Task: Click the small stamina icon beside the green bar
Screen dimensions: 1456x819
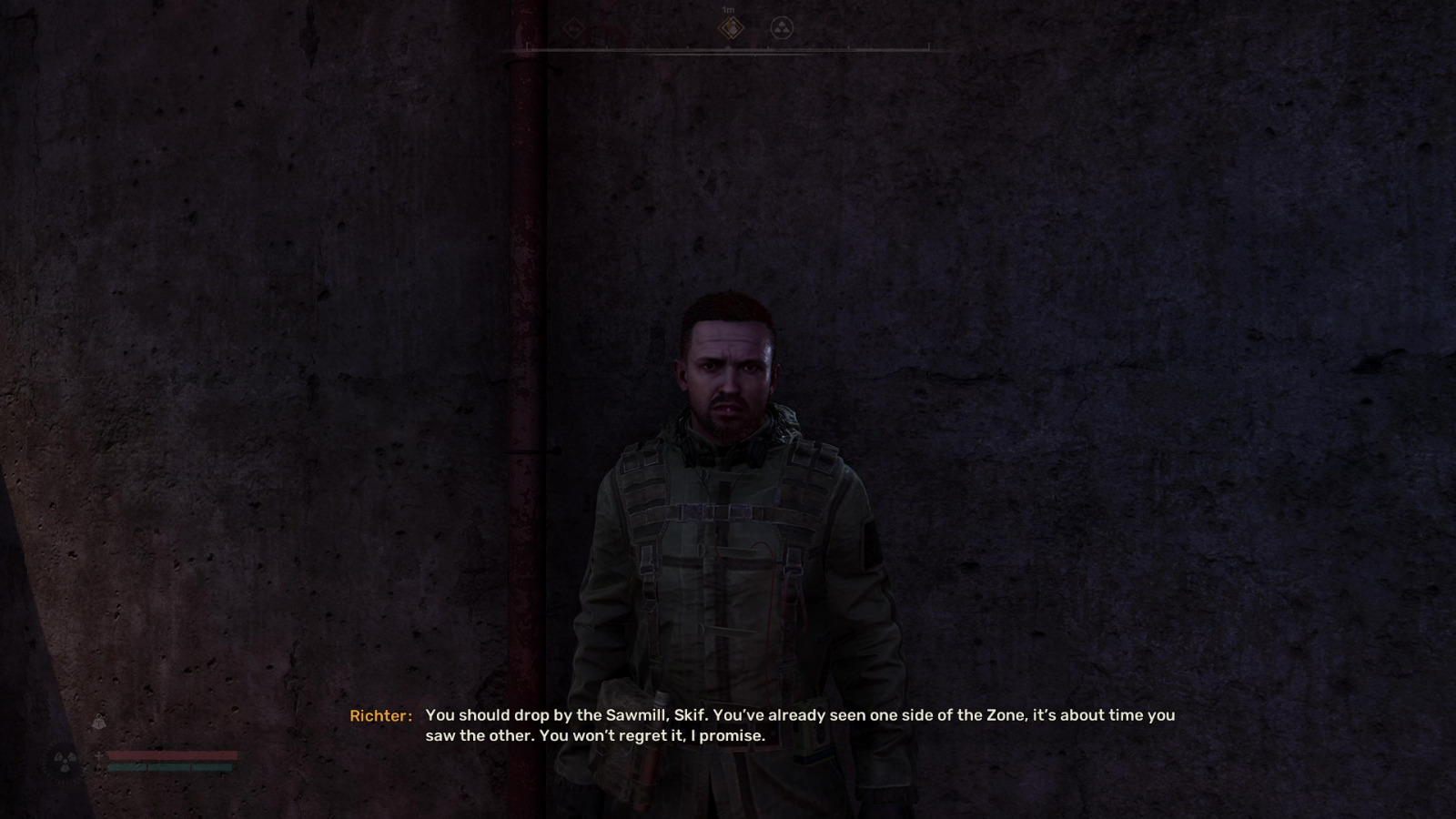Action: point(96,767)
